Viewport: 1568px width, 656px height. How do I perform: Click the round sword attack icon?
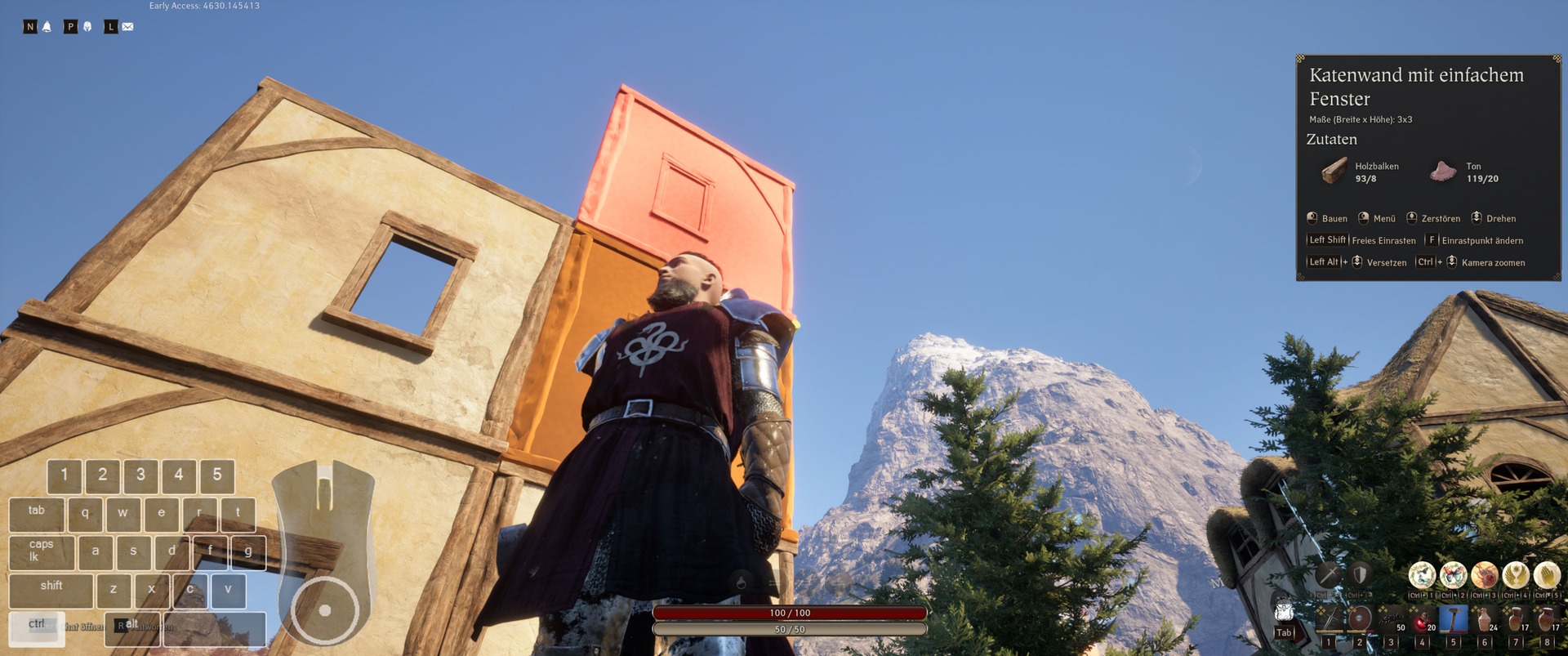pyautogui.click(x=1329, y=574)
